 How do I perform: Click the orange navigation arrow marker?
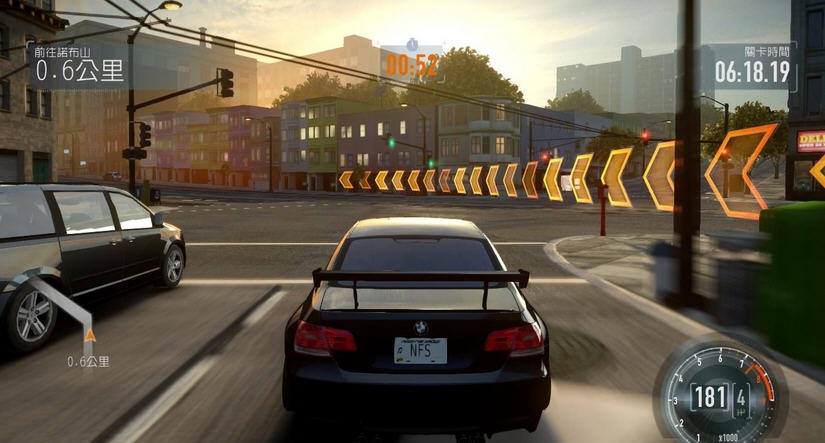[90, 337]
